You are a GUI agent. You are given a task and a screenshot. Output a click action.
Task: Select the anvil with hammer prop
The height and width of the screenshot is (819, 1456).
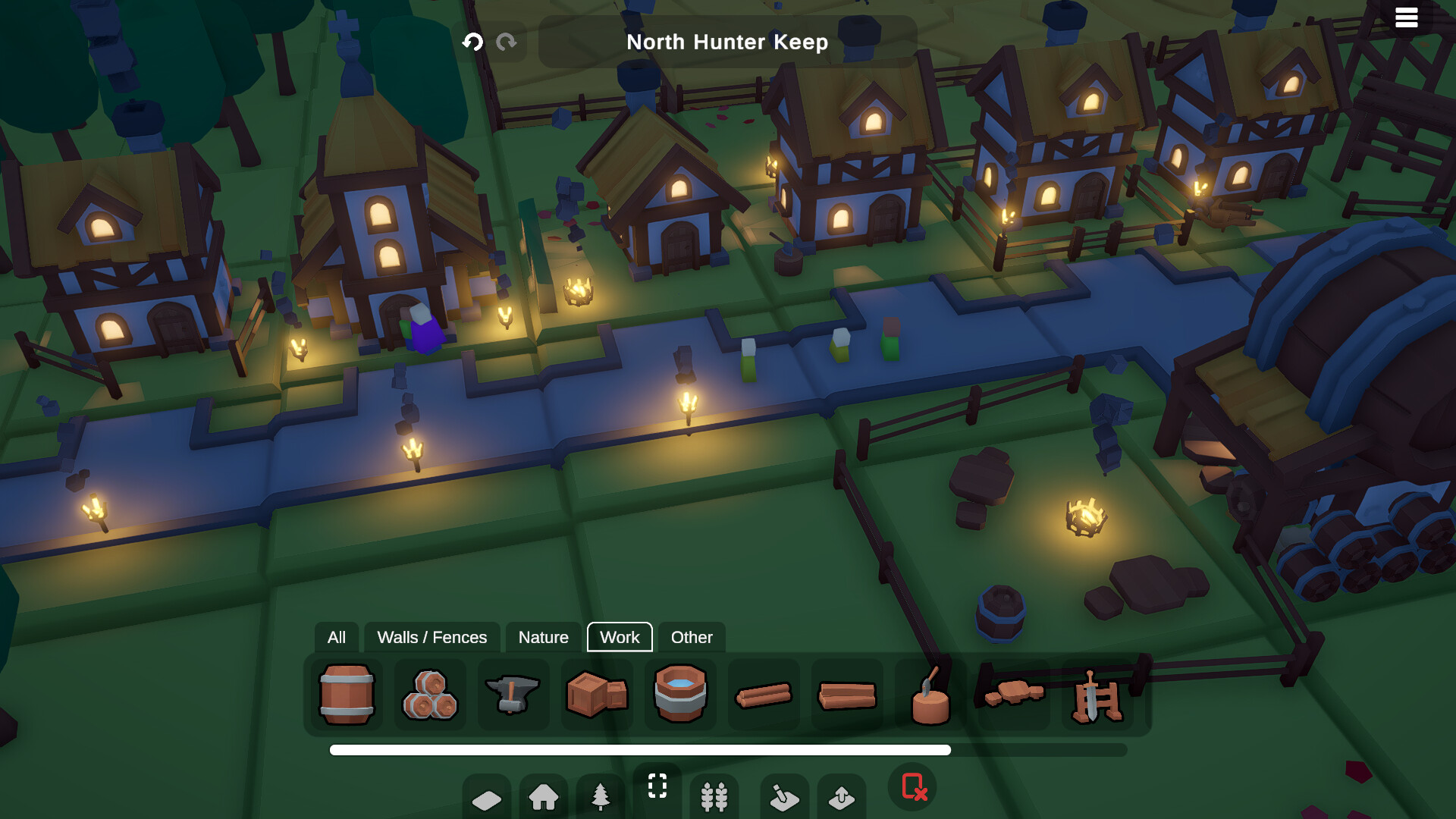pyautogui.click(x=513, y=695)
